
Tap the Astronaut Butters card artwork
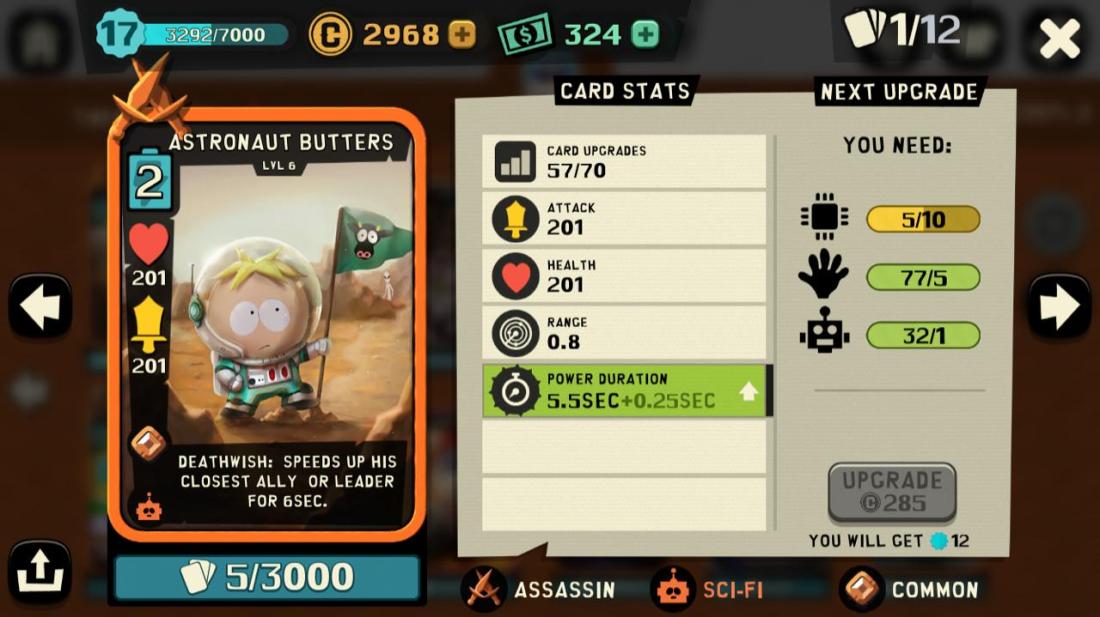267,320
